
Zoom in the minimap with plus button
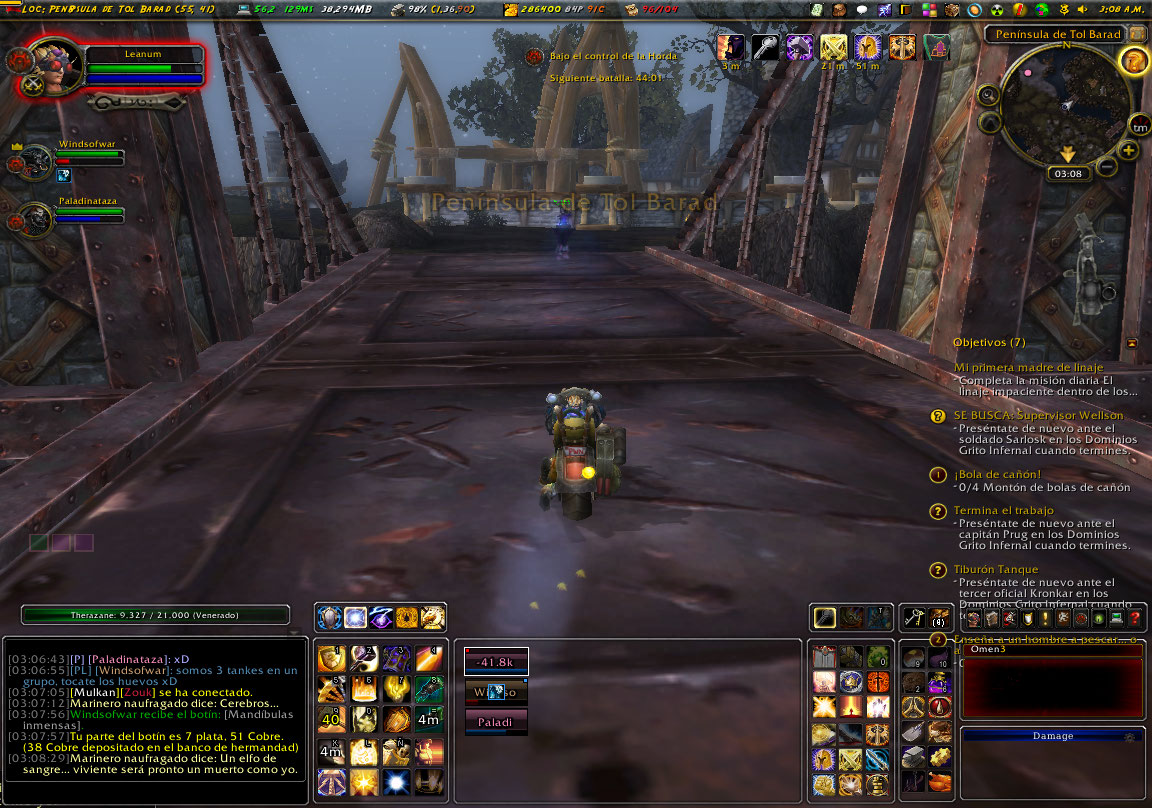click(1128, 151)
